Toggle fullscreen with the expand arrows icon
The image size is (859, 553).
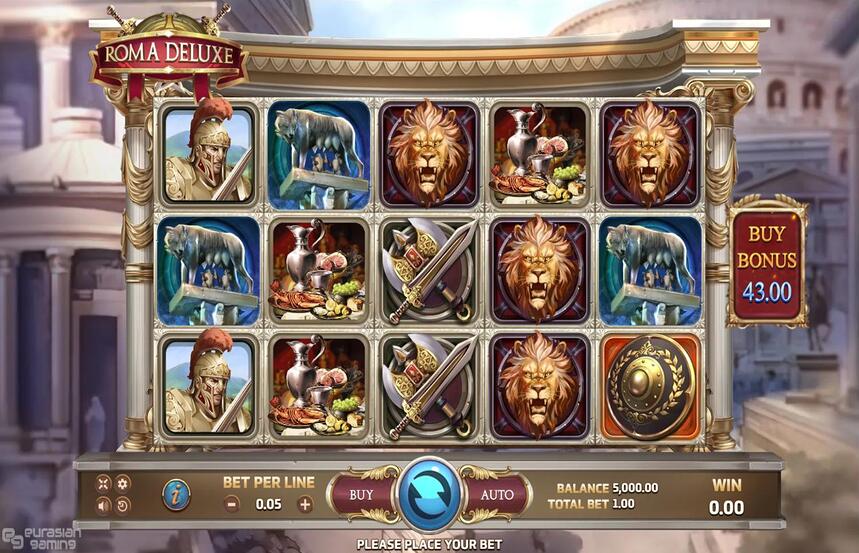coord(103,483)
